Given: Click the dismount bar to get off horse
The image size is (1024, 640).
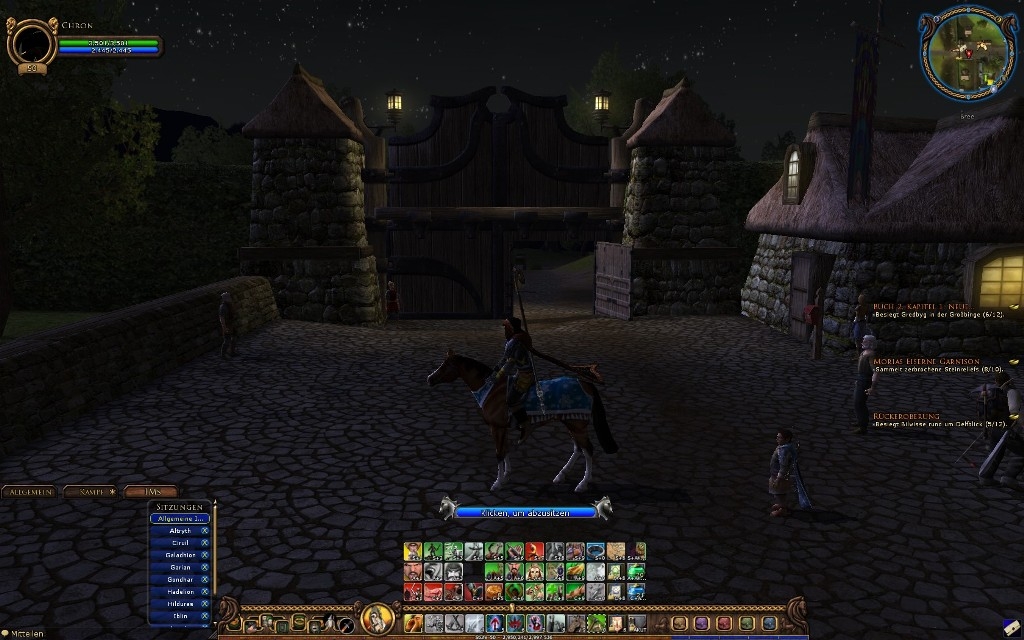Looking at the screenshot, I should click(525, 511).
